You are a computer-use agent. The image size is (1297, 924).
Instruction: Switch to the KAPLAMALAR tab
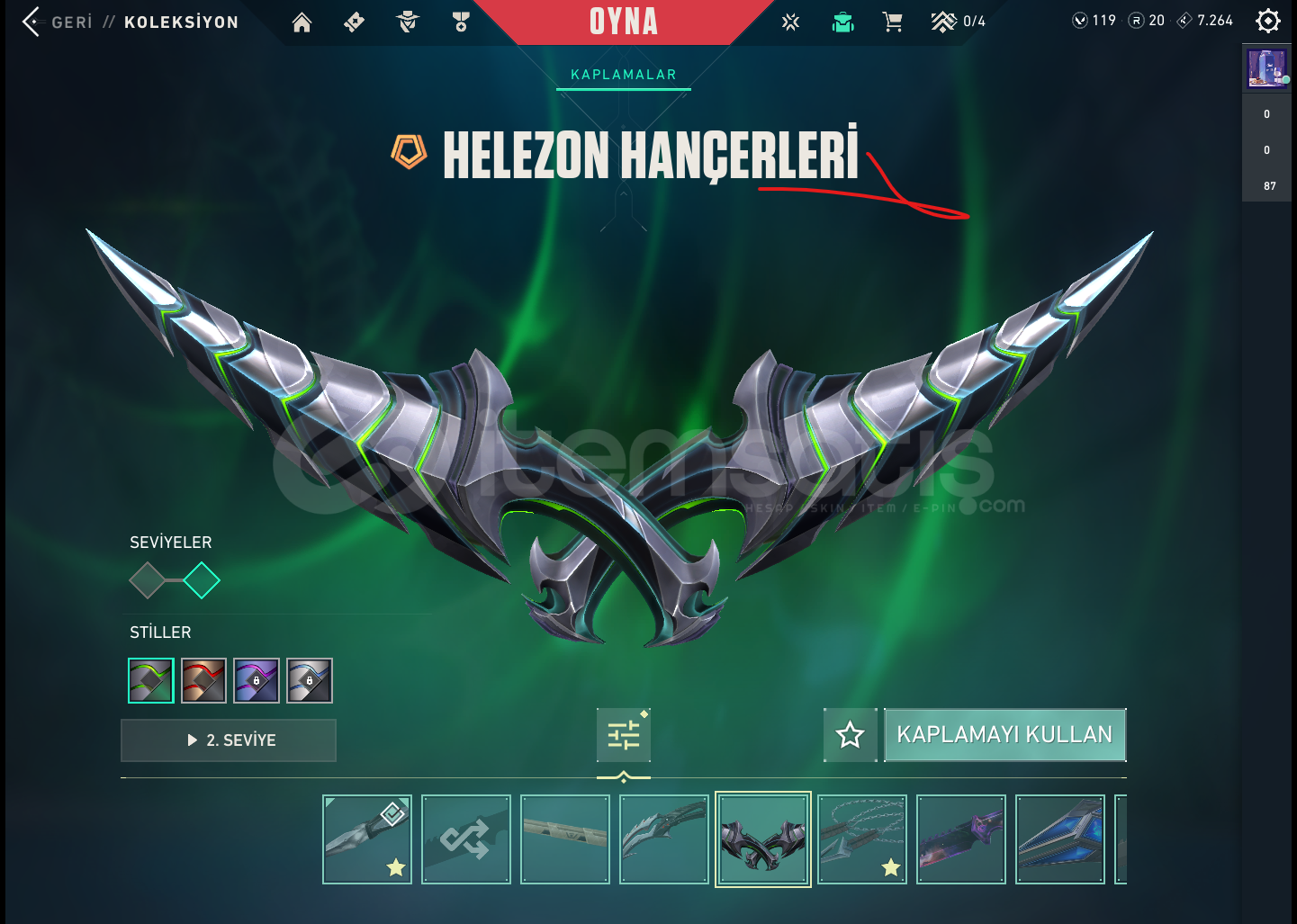click(623, 76)
